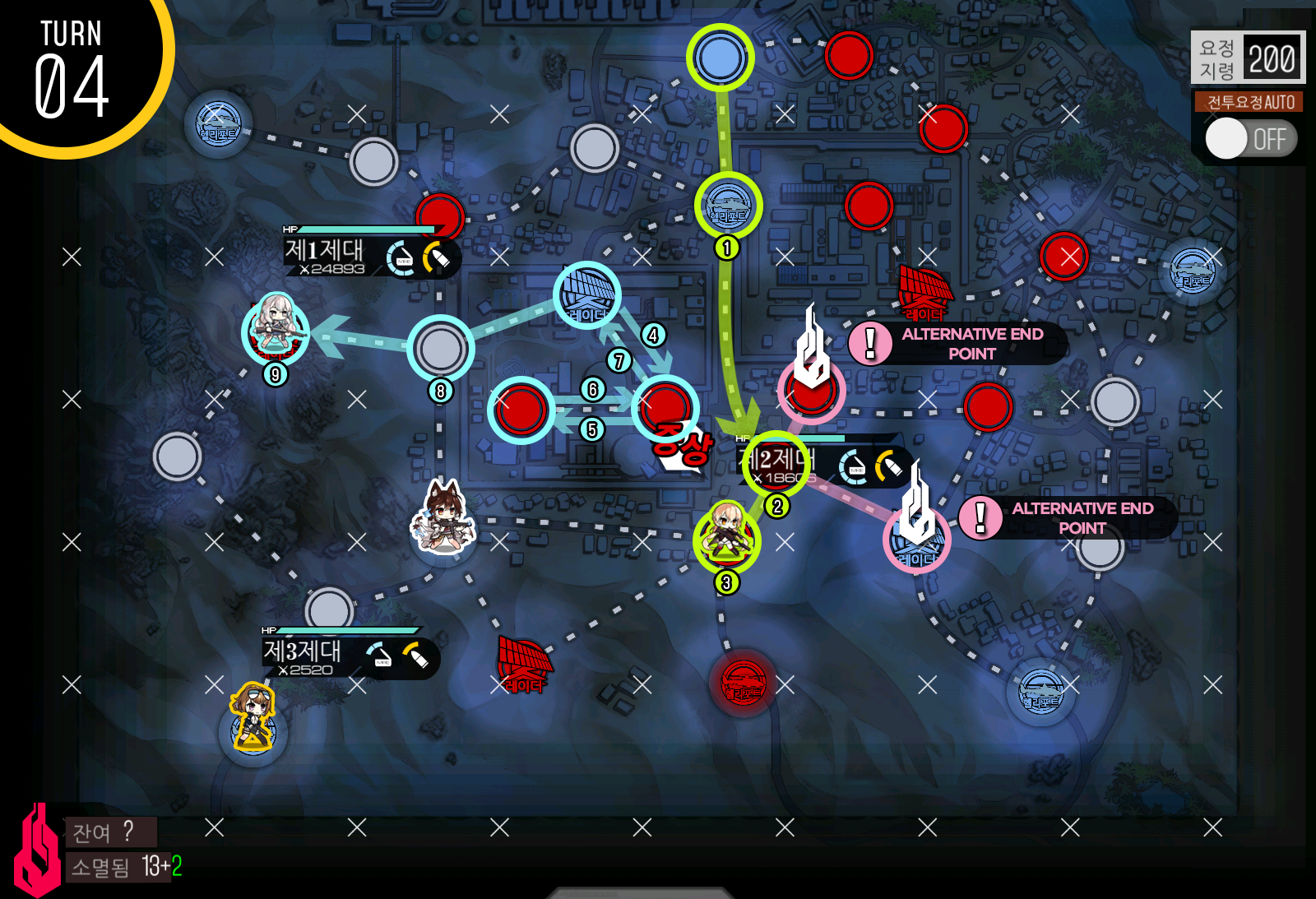Click the lower ALTERNATIVE END POINT label

click(x=1084, y=518)
